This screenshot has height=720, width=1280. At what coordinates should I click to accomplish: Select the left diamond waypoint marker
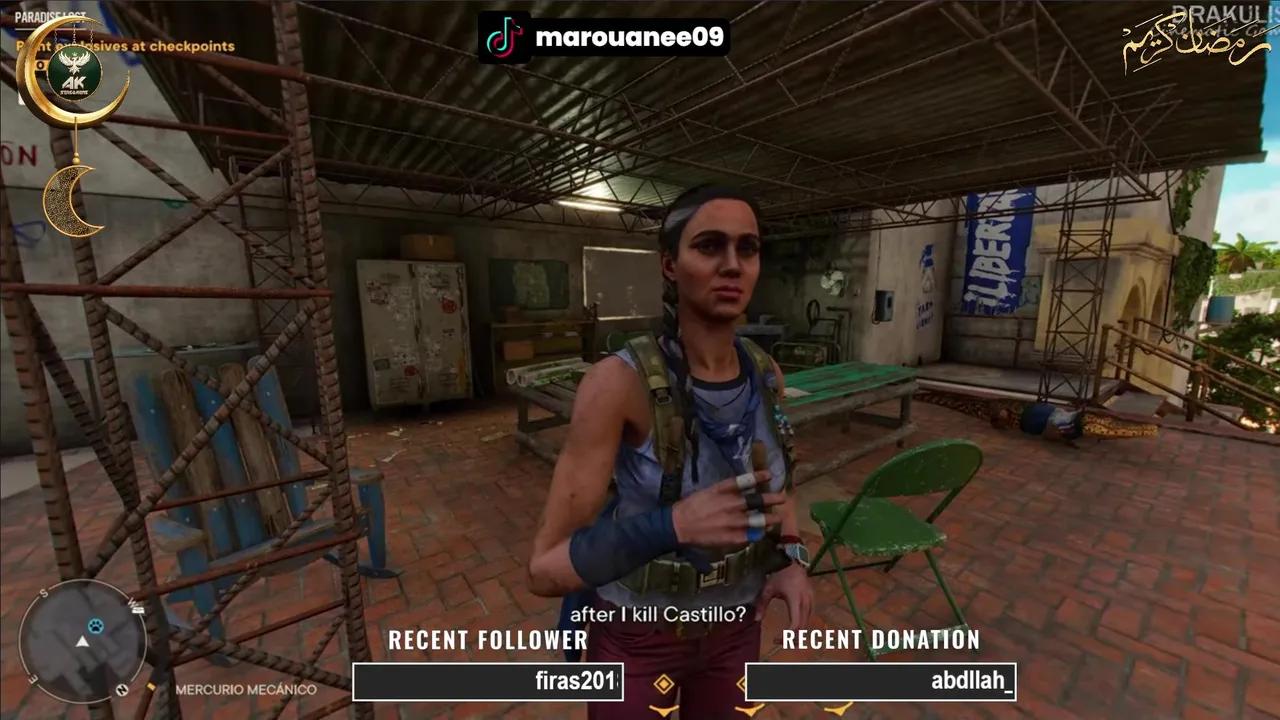point(664,683)
